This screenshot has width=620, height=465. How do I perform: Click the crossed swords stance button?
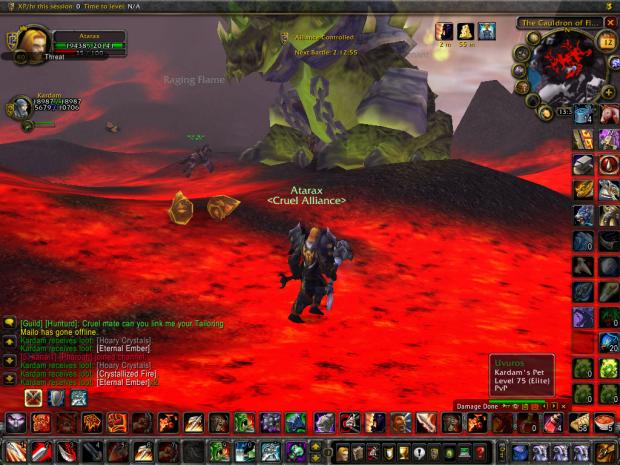(34, 398)
